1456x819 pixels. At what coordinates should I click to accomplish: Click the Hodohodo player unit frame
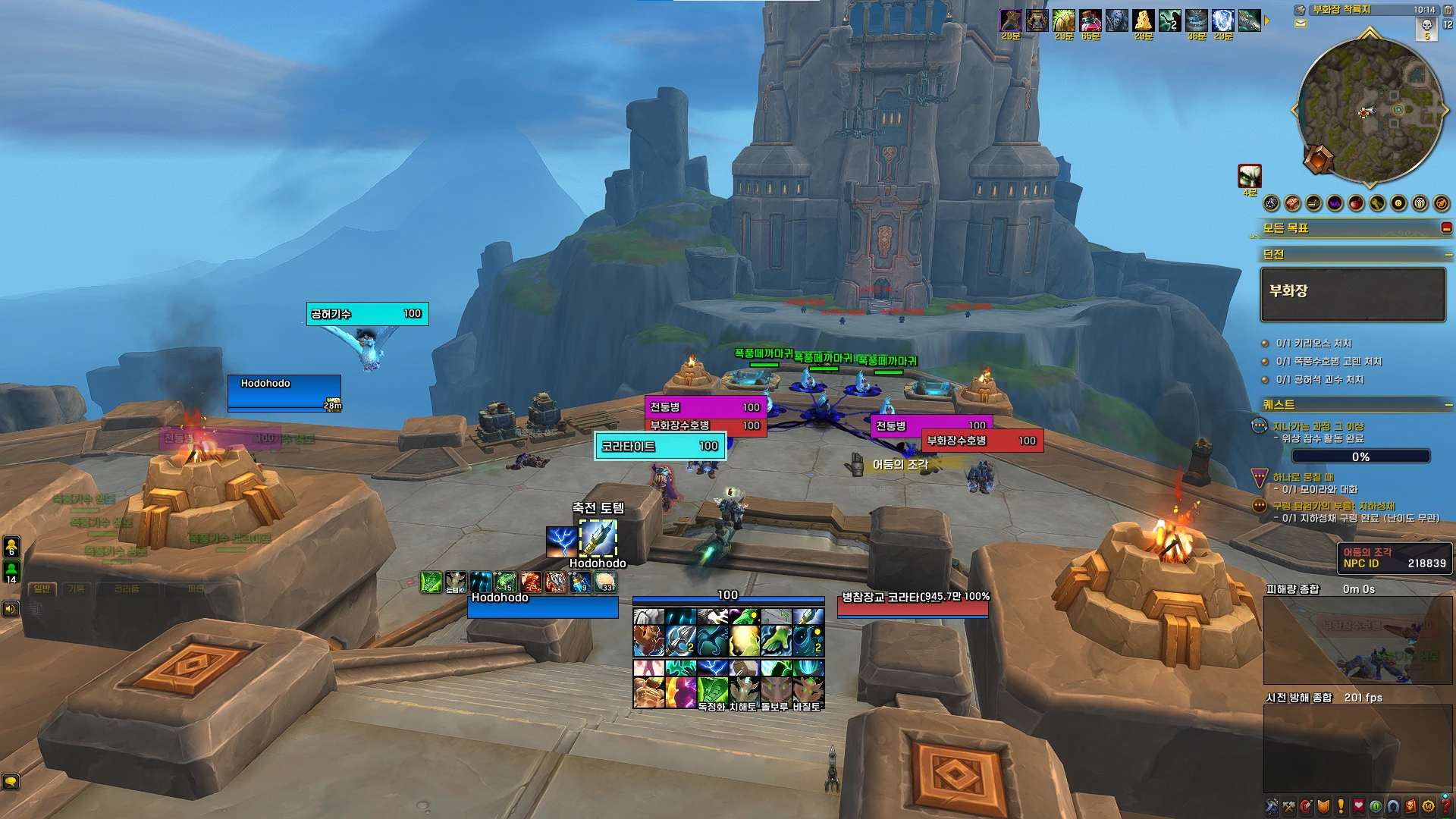pyautogui.click(x=542, y=606)
